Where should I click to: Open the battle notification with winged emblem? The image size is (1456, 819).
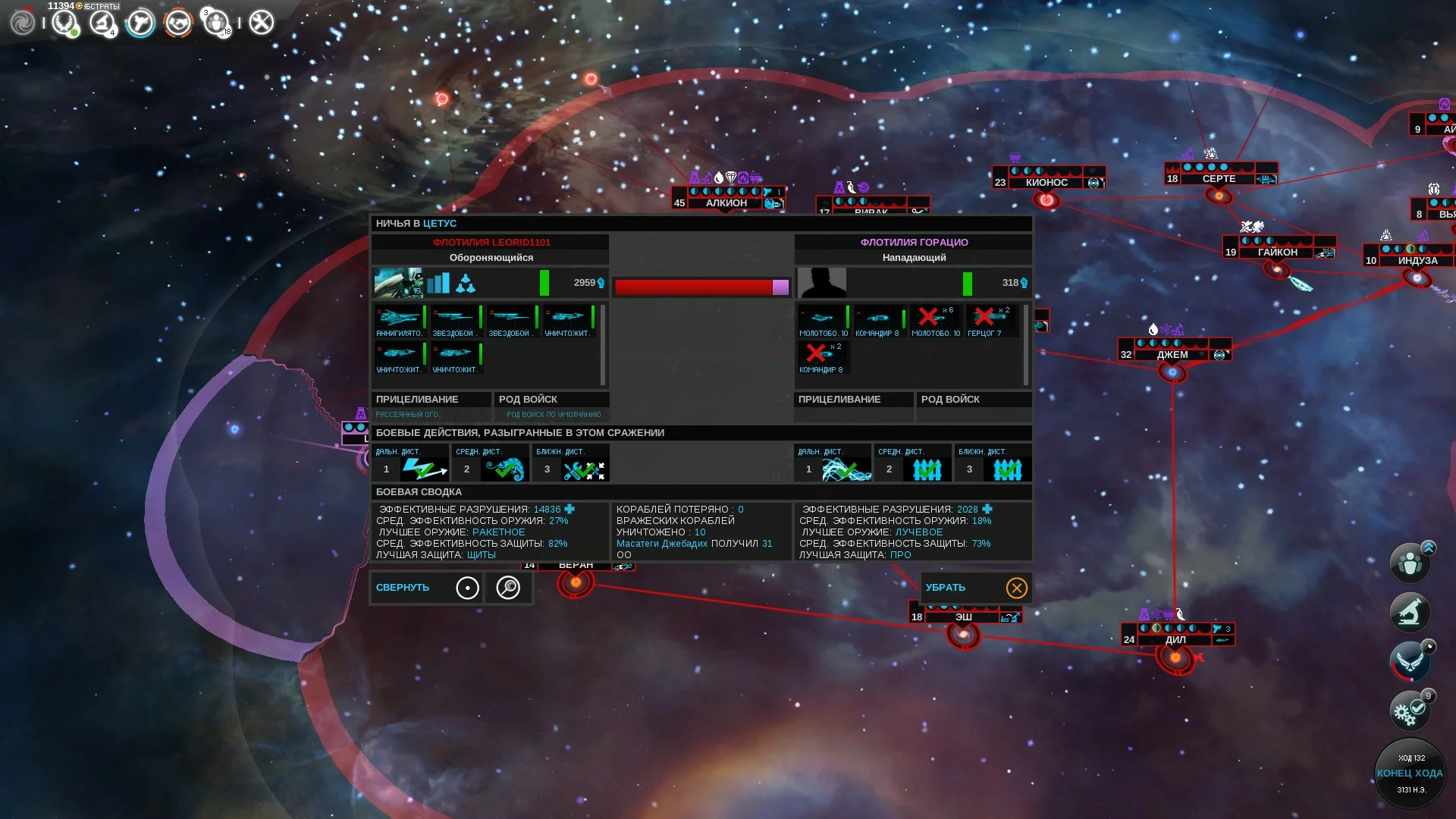1410,661
